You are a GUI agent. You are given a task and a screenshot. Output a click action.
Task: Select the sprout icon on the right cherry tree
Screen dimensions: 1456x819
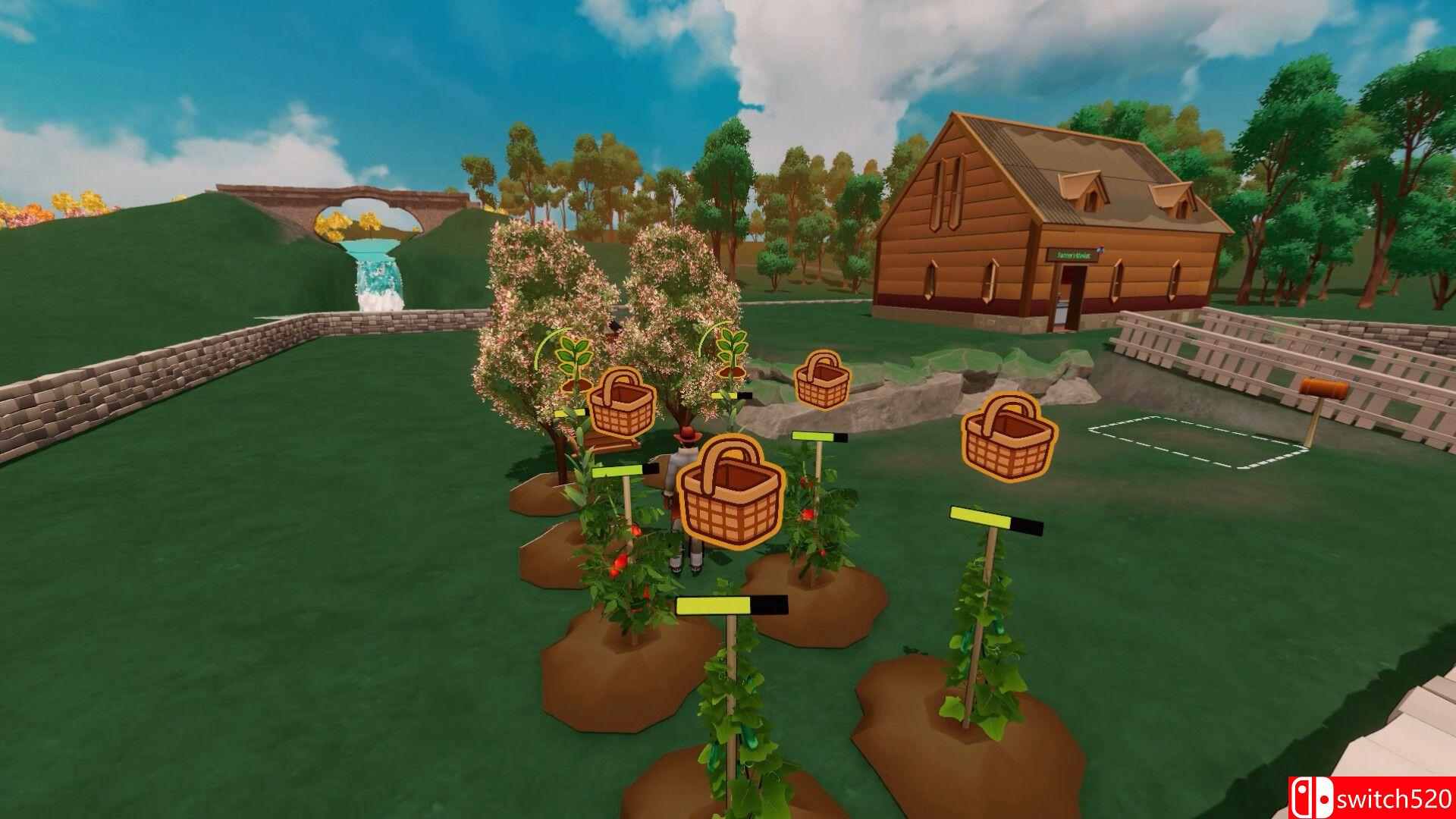click(x=732, y=347)
